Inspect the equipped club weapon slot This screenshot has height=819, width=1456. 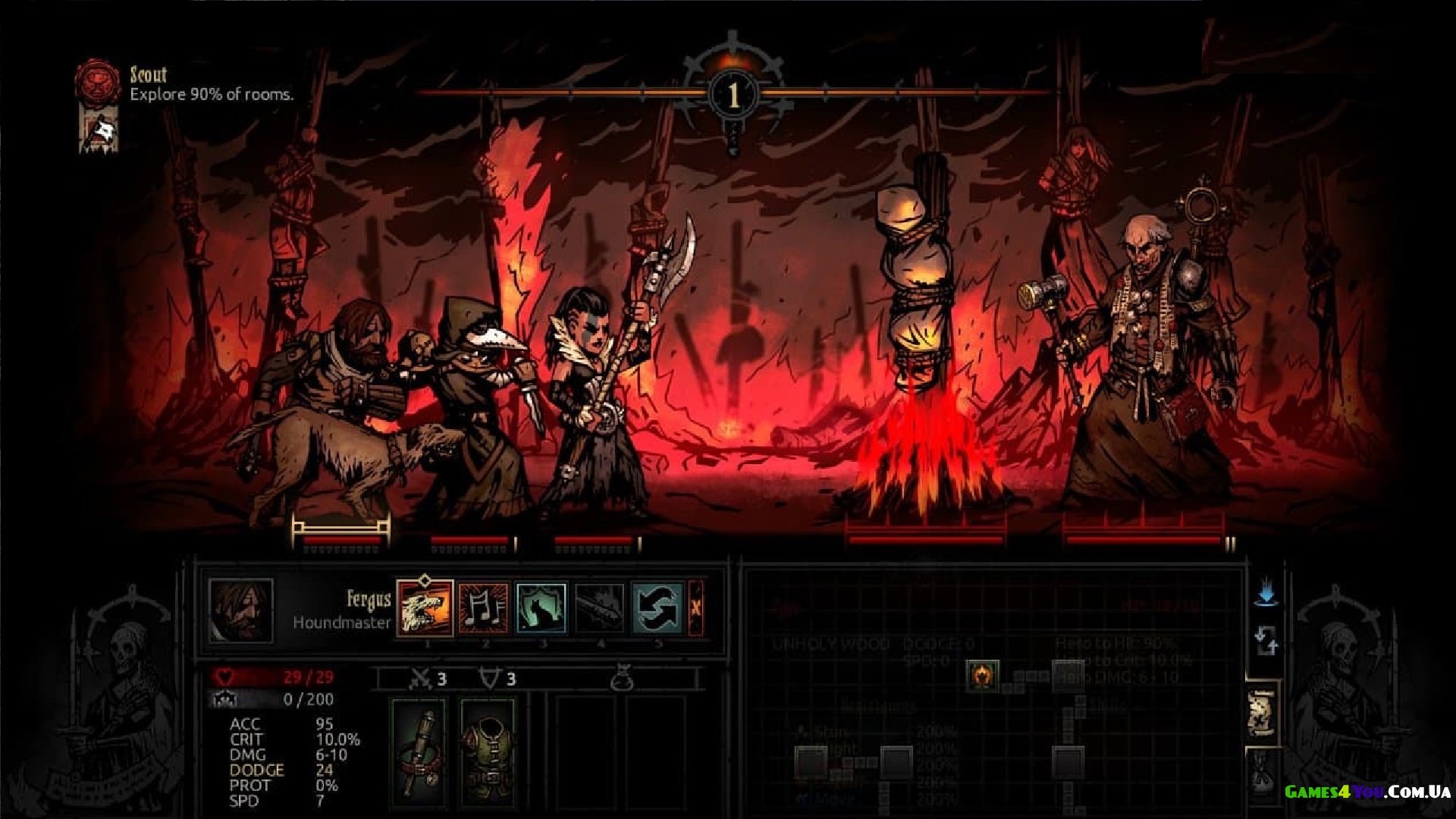tap(418, 751)
